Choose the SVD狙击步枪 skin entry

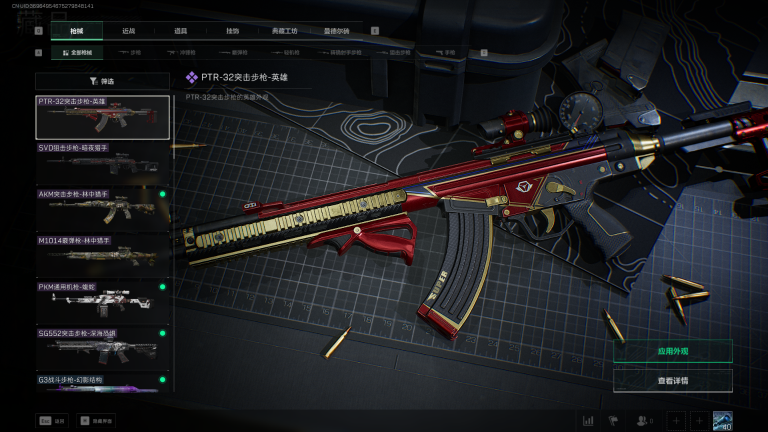tap(102, 163)
